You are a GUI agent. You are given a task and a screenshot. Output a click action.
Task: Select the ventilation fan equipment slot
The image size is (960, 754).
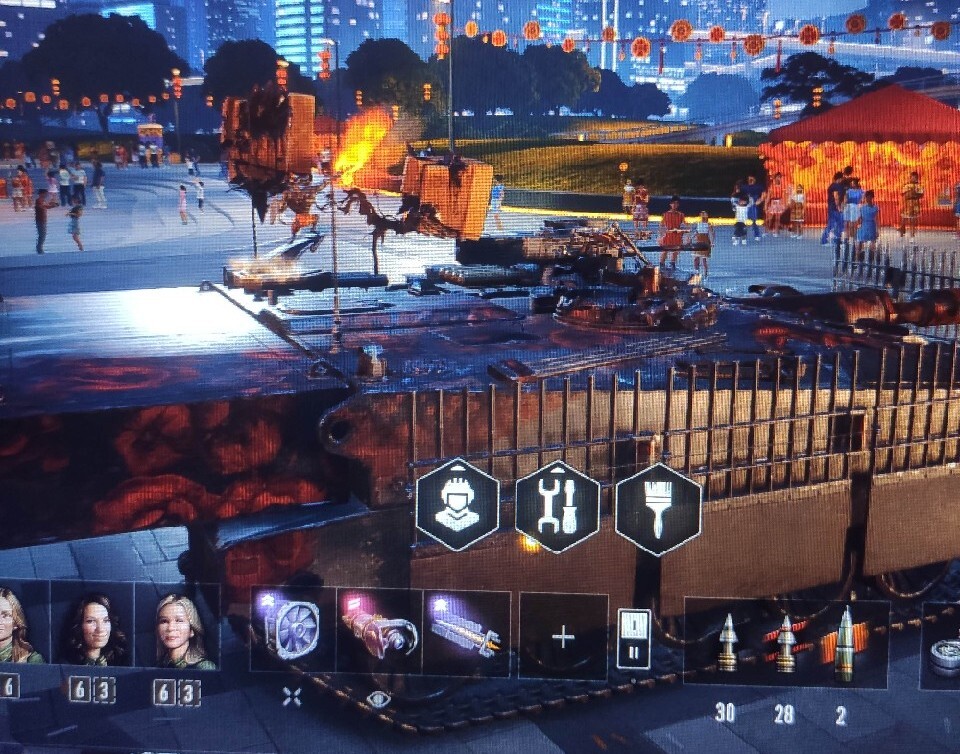[292, 632]
